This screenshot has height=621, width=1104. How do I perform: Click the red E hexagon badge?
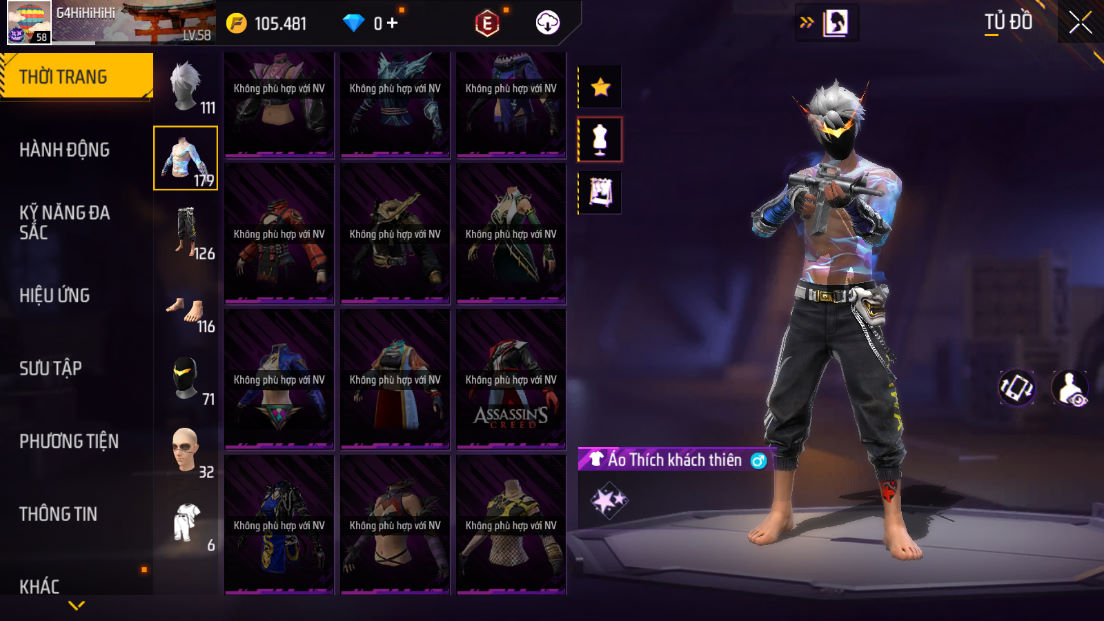coord(487,23)
